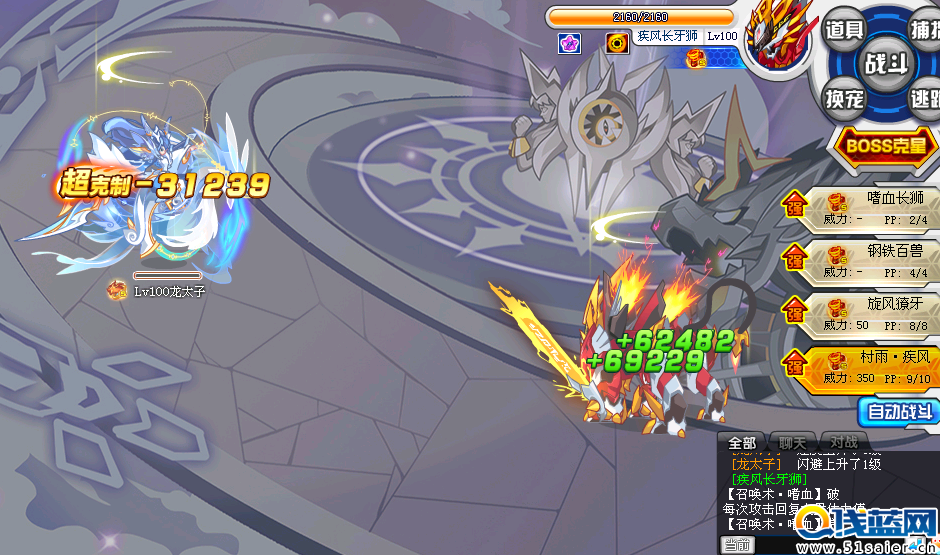Inspect the orange gear status icon
This screenshot has height=555, width=940.
coord(617,43)
